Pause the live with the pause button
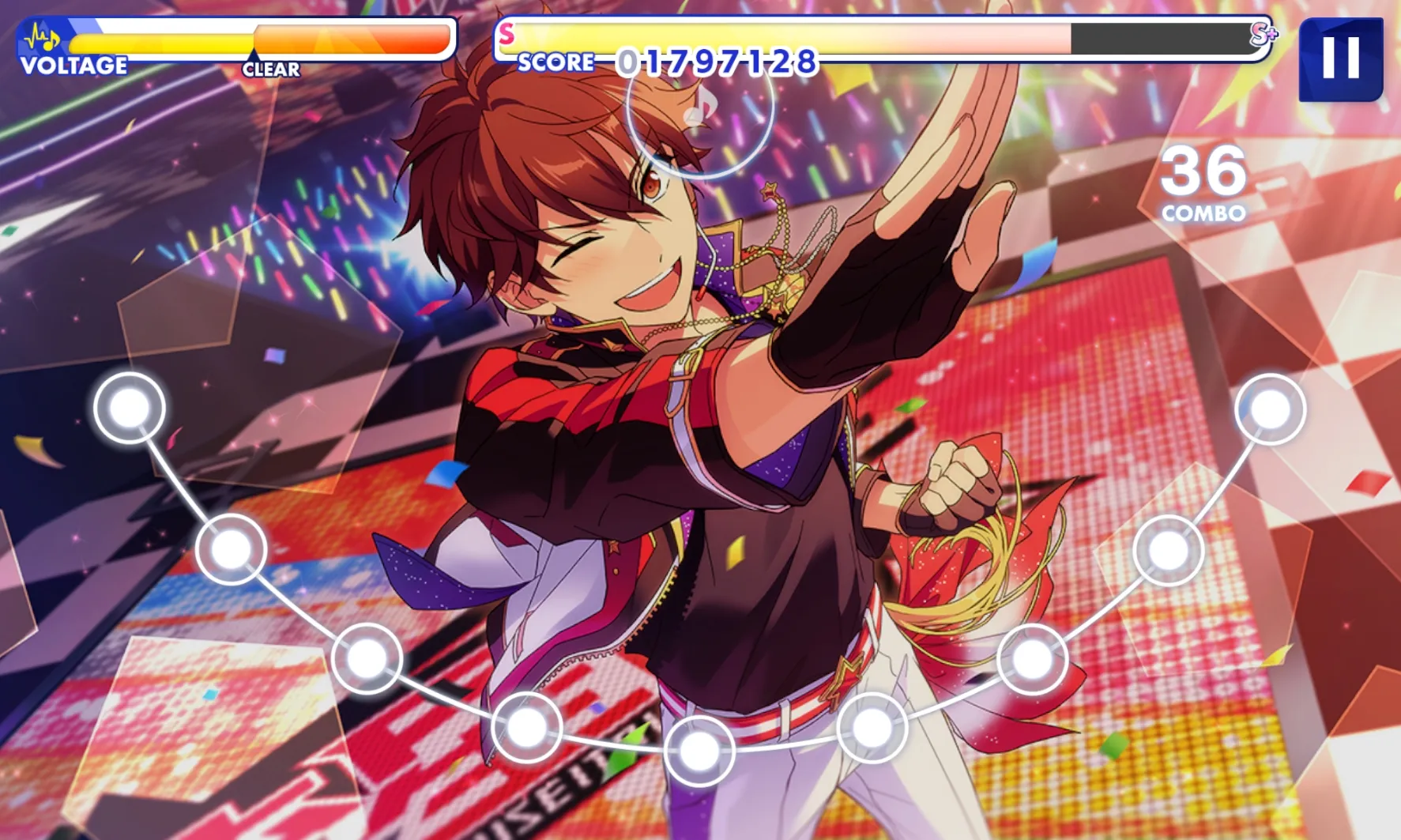Screen dimensions: 1401x840 (x=1340, y=59)
